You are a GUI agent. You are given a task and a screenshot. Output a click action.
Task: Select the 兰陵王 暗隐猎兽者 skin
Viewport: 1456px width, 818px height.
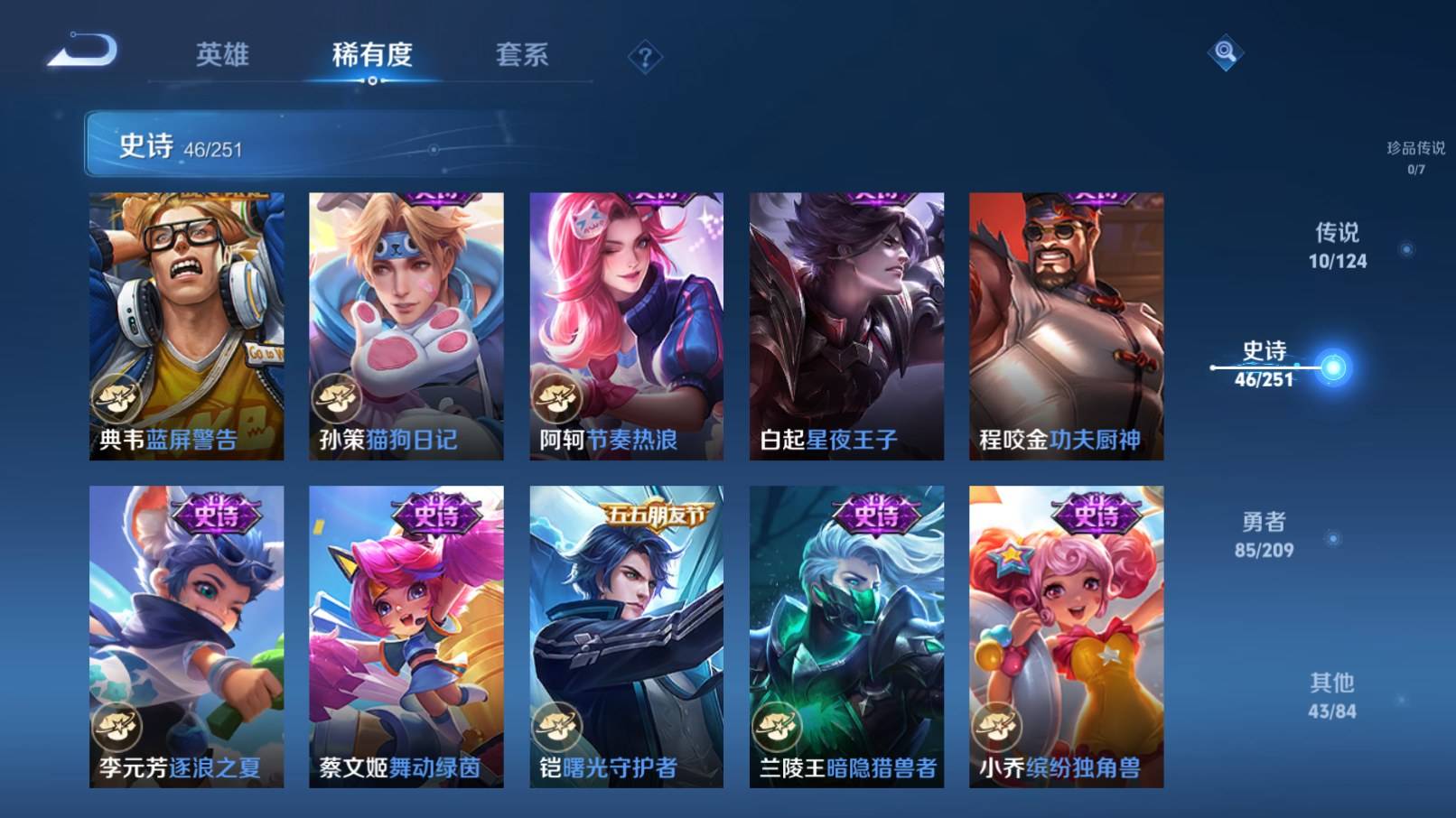846,637
